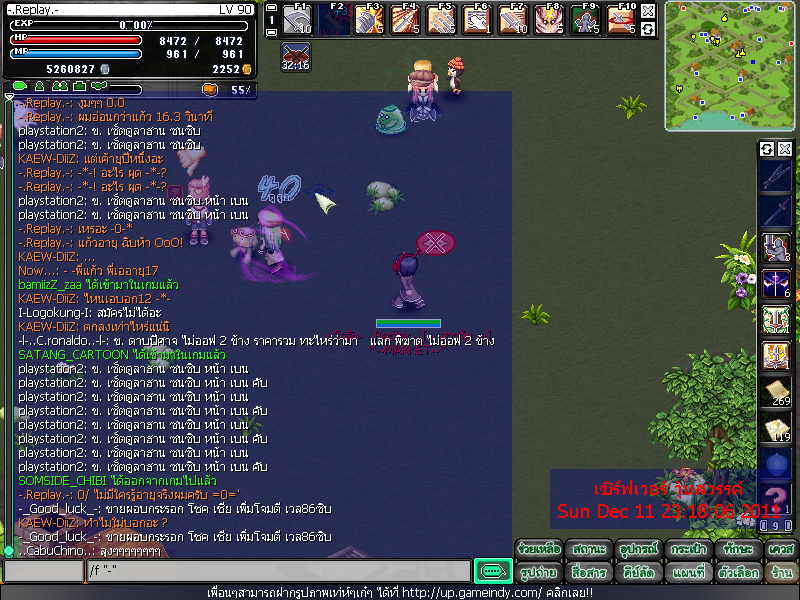Open the อุปกรณ์ (Equipment) window

[x=636, y=550]
